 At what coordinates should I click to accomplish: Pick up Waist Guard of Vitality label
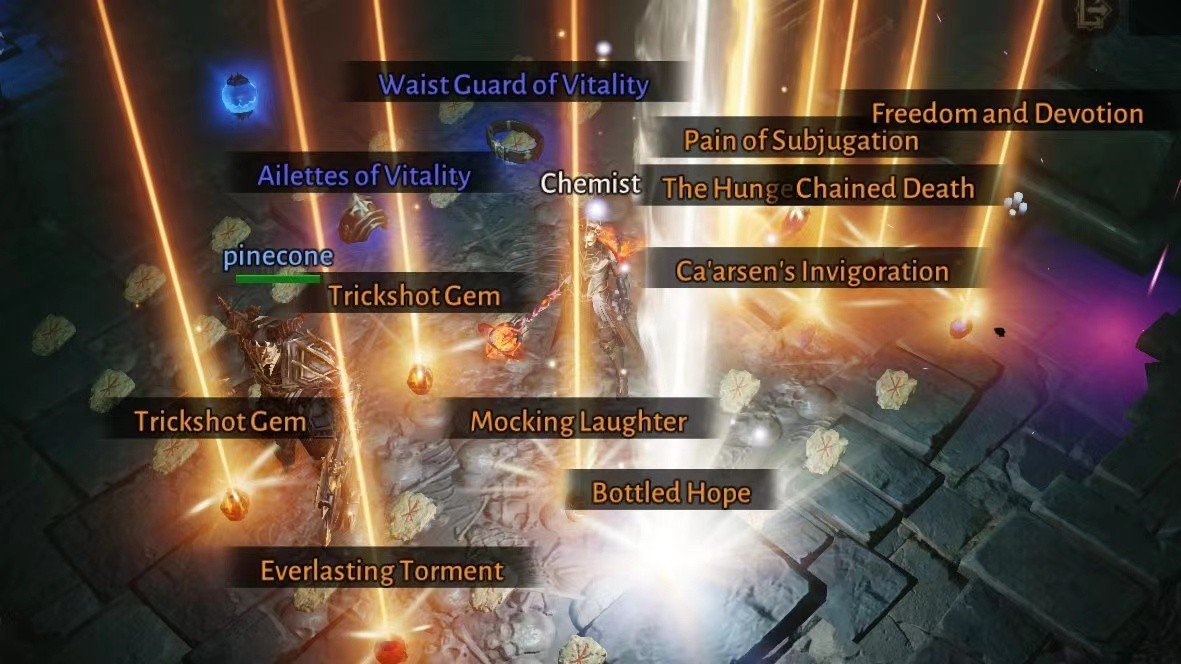(513, 85)
